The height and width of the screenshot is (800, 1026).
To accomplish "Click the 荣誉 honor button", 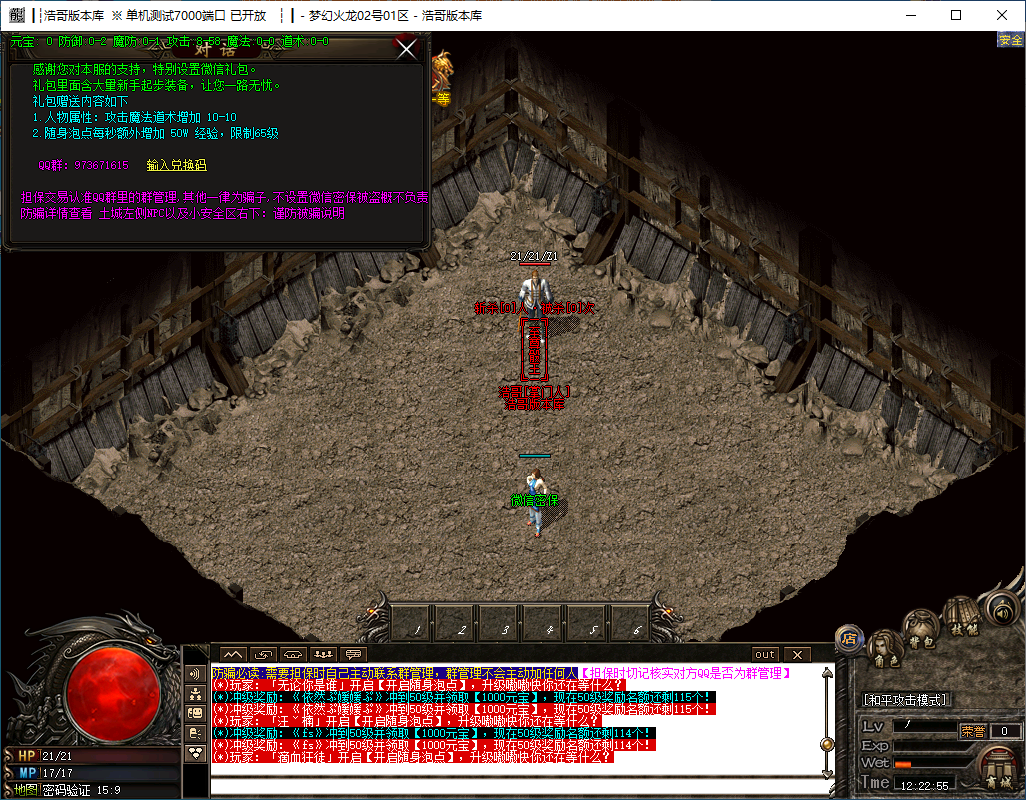I will pyautogui.click(x=973, y=731).
